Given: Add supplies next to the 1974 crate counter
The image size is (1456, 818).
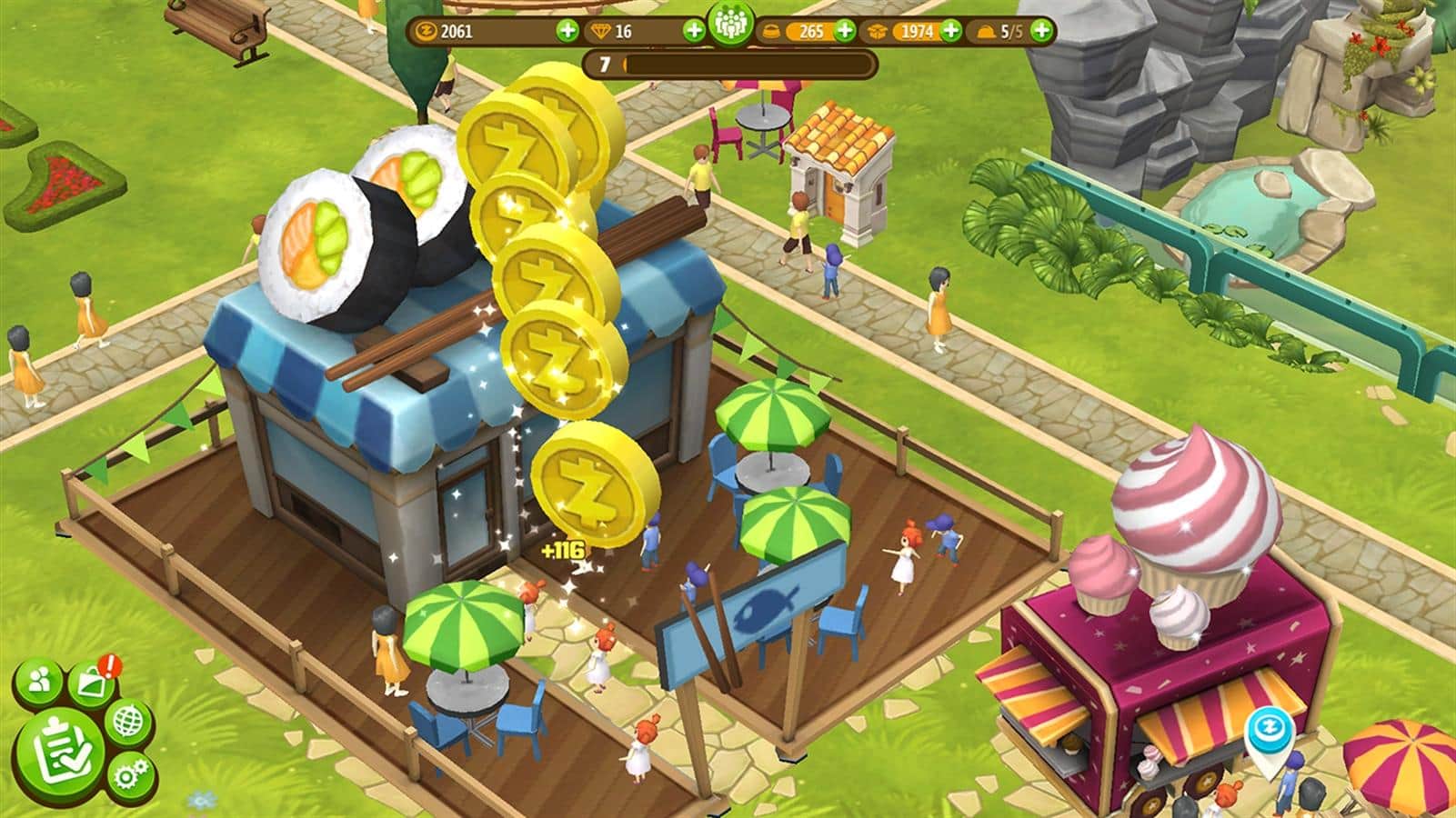Looking at the screenshot, I should tap(950, 31).
